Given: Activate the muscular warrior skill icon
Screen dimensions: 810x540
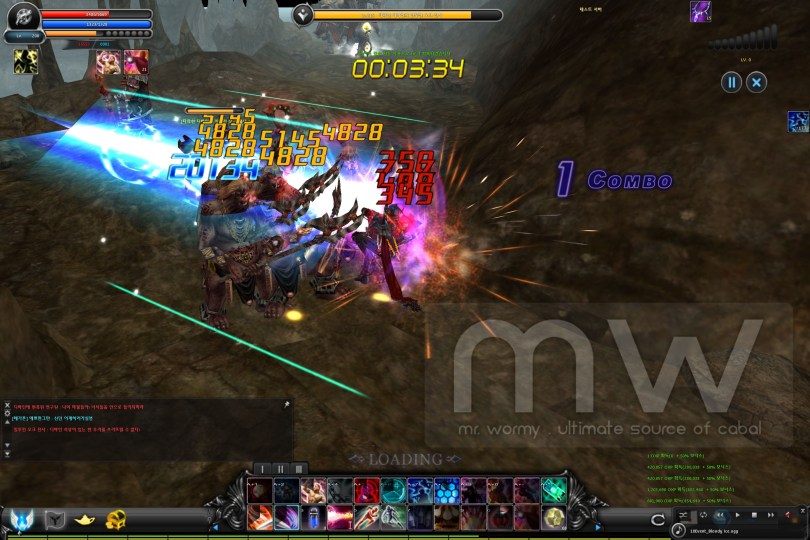Looking at the screenshot, I should click(313, 491).
